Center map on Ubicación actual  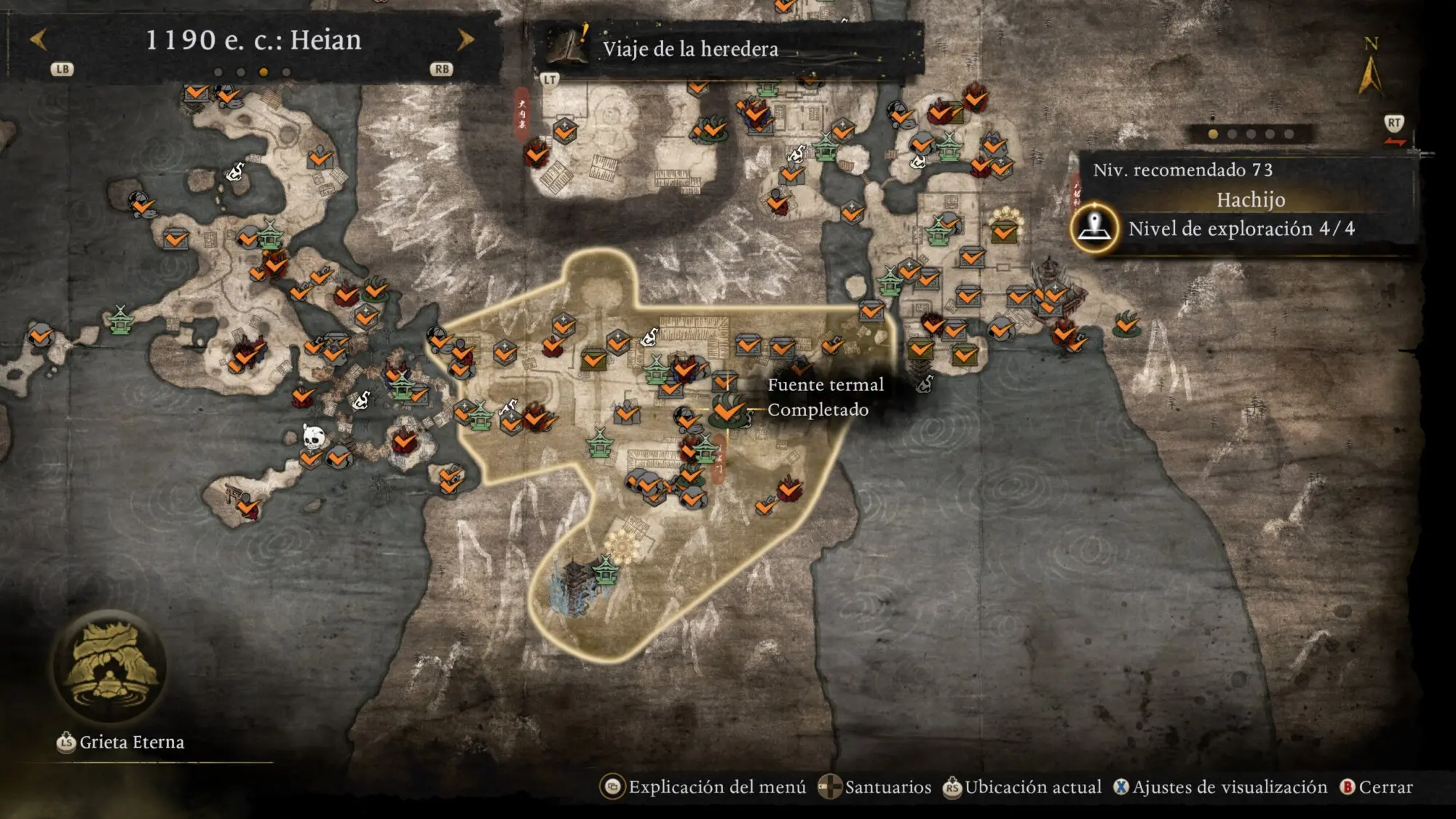(1022, 787)
